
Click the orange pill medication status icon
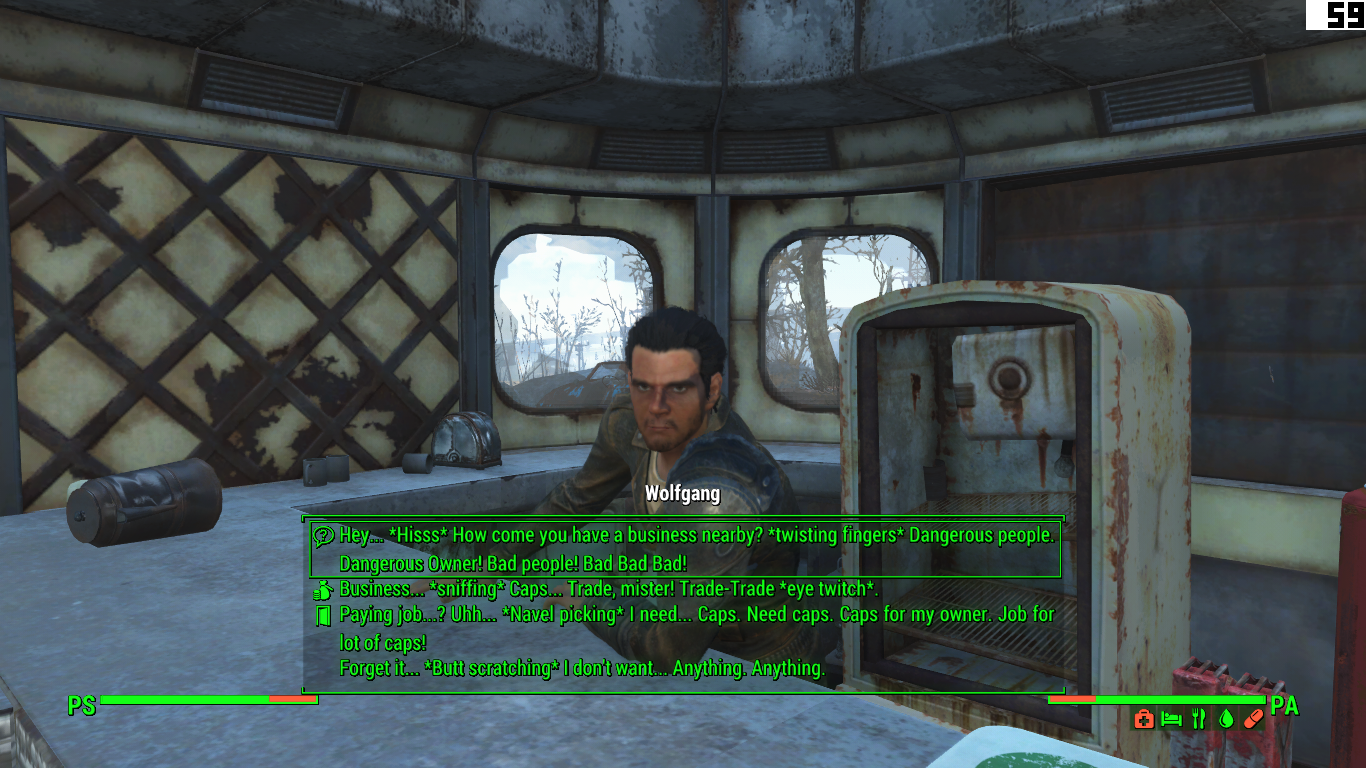click(1254, 718)
